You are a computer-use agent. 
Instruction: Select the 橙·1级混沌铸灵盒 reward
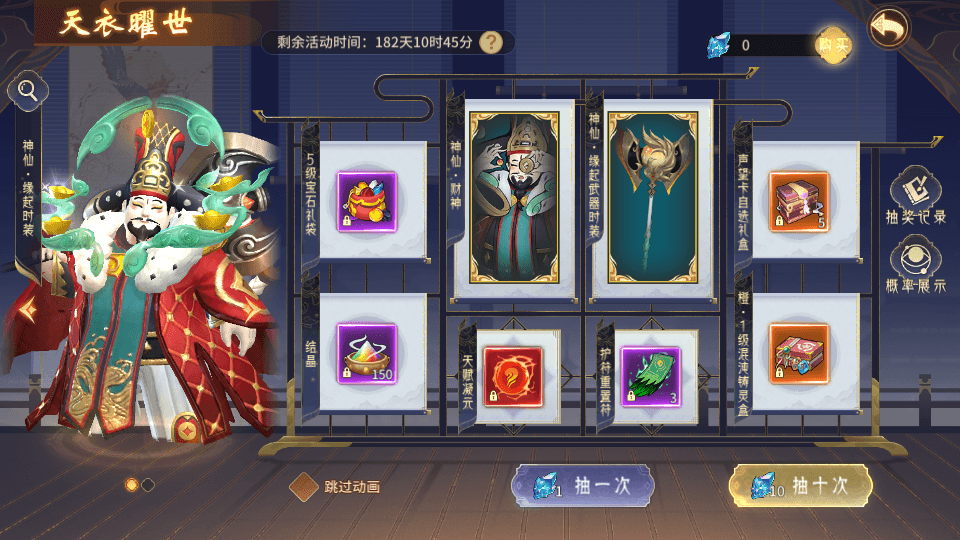pos(799,353)
